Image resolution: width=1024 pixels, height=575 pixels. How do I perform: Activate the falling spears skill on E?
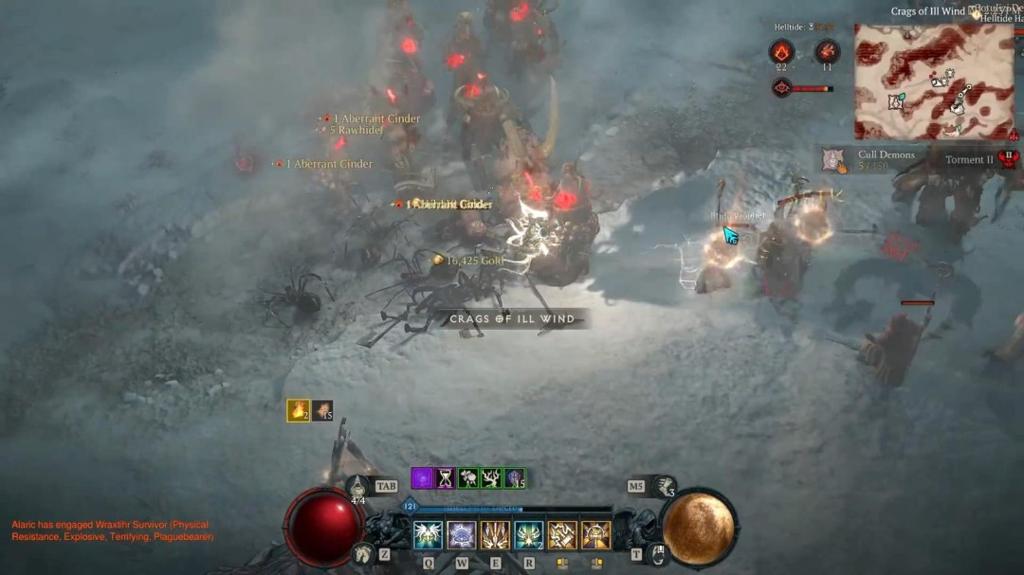pos(495,536)
